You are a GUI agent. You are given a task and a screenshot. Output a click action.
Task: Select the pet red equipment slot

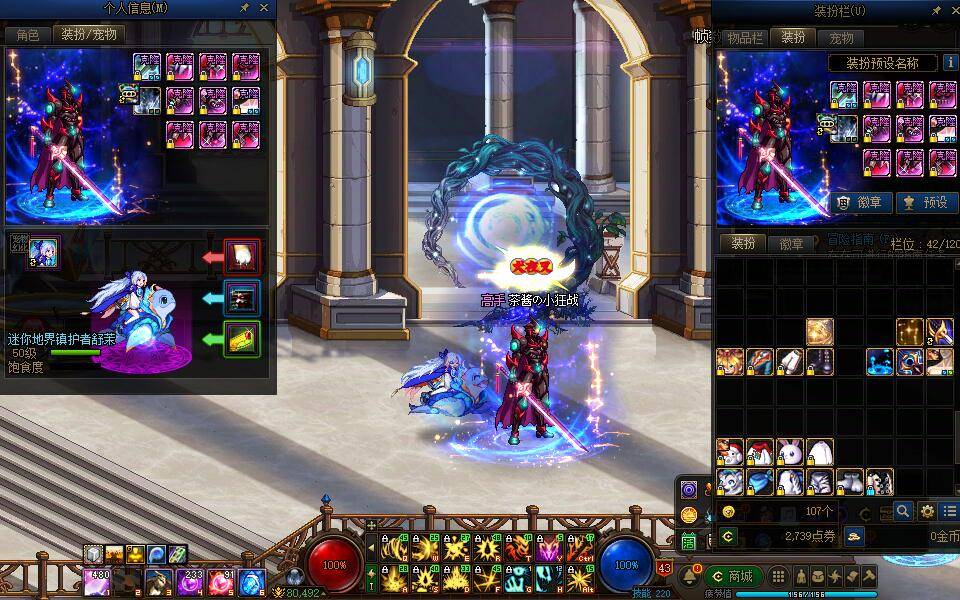[x=241, y=257]
